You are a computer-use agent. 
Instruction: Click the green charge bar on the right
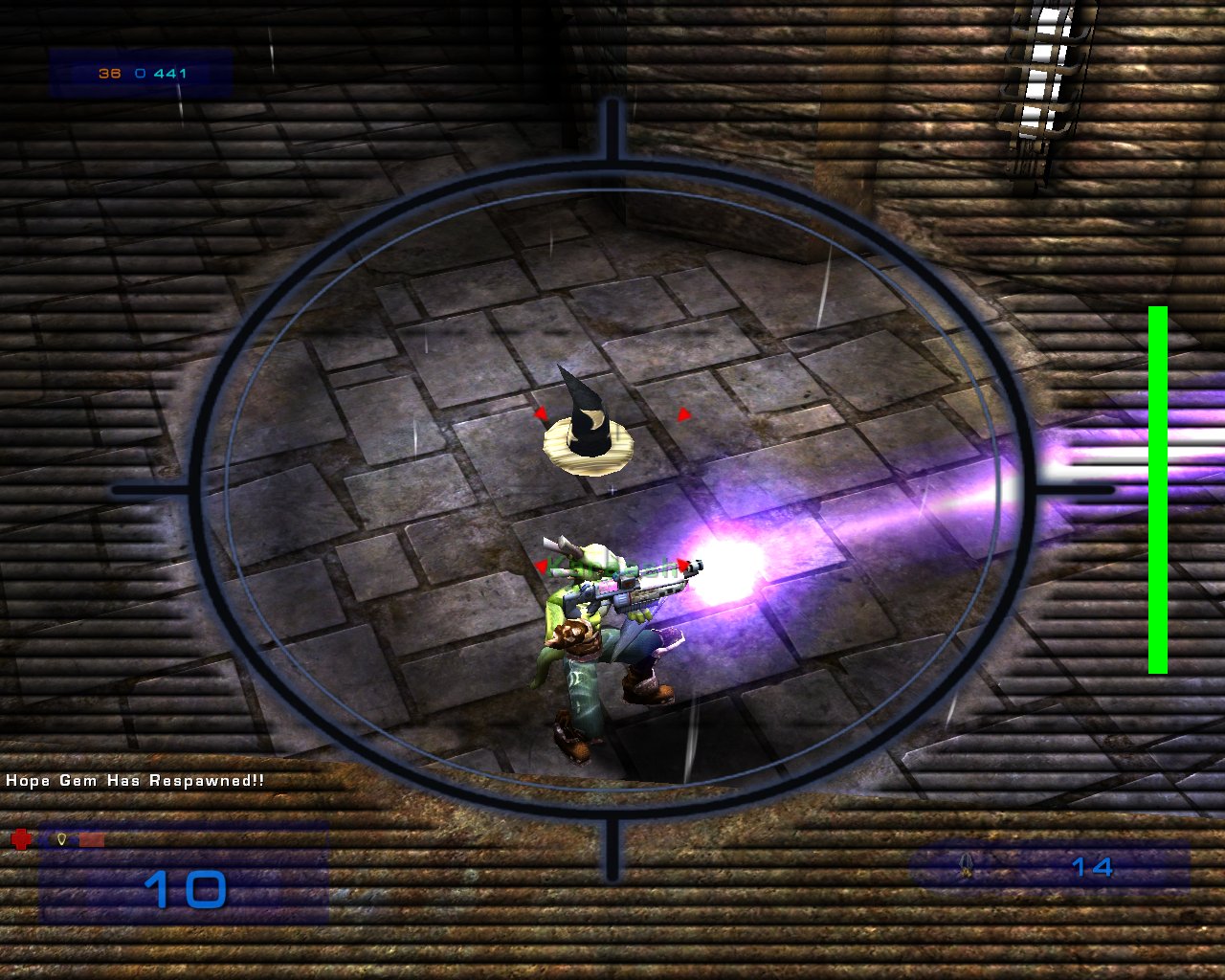tap(1158, 483)
